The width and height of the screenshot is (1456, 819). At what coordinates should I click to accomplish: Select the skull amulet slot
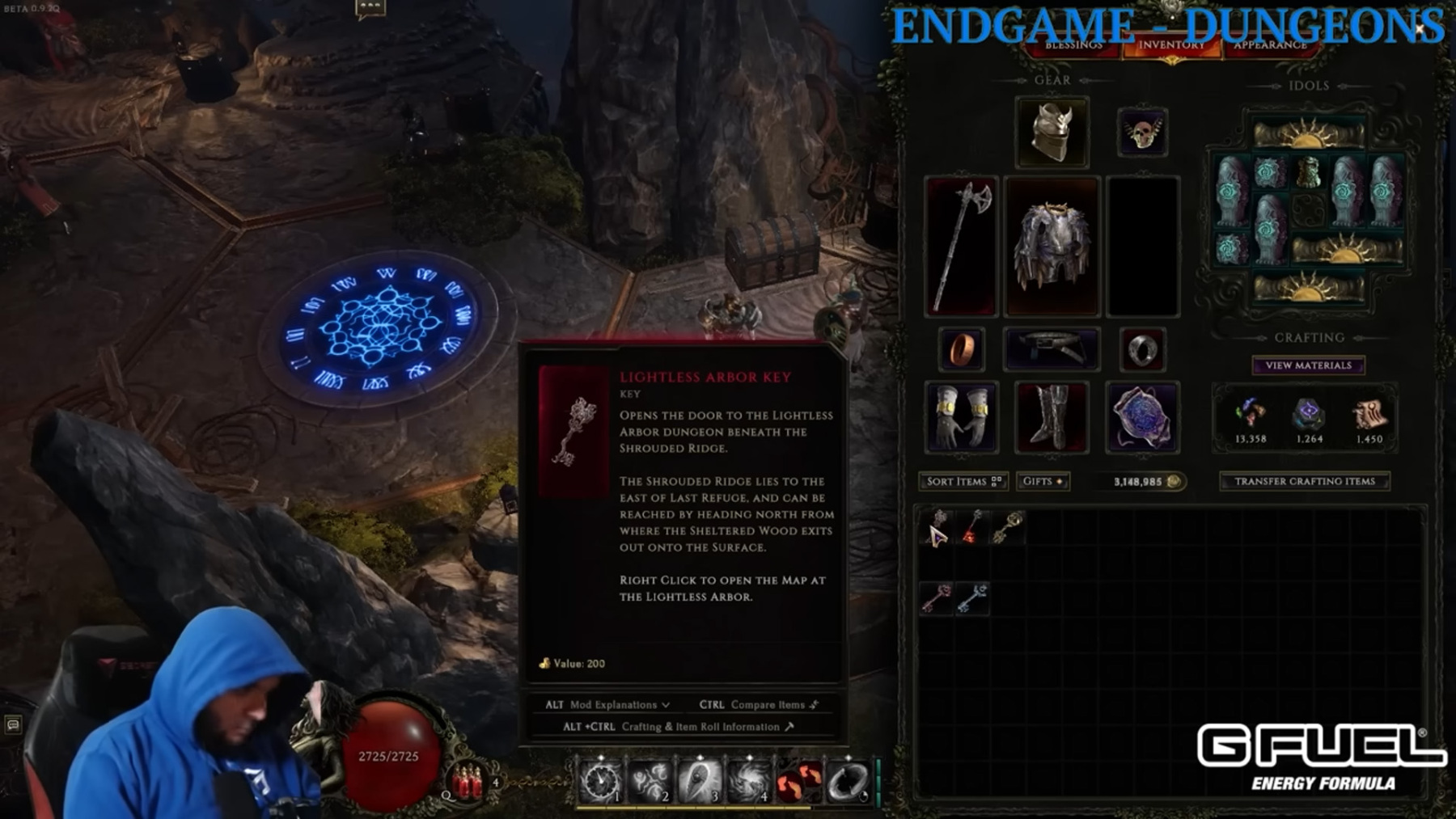click(x=1142, y=132)
